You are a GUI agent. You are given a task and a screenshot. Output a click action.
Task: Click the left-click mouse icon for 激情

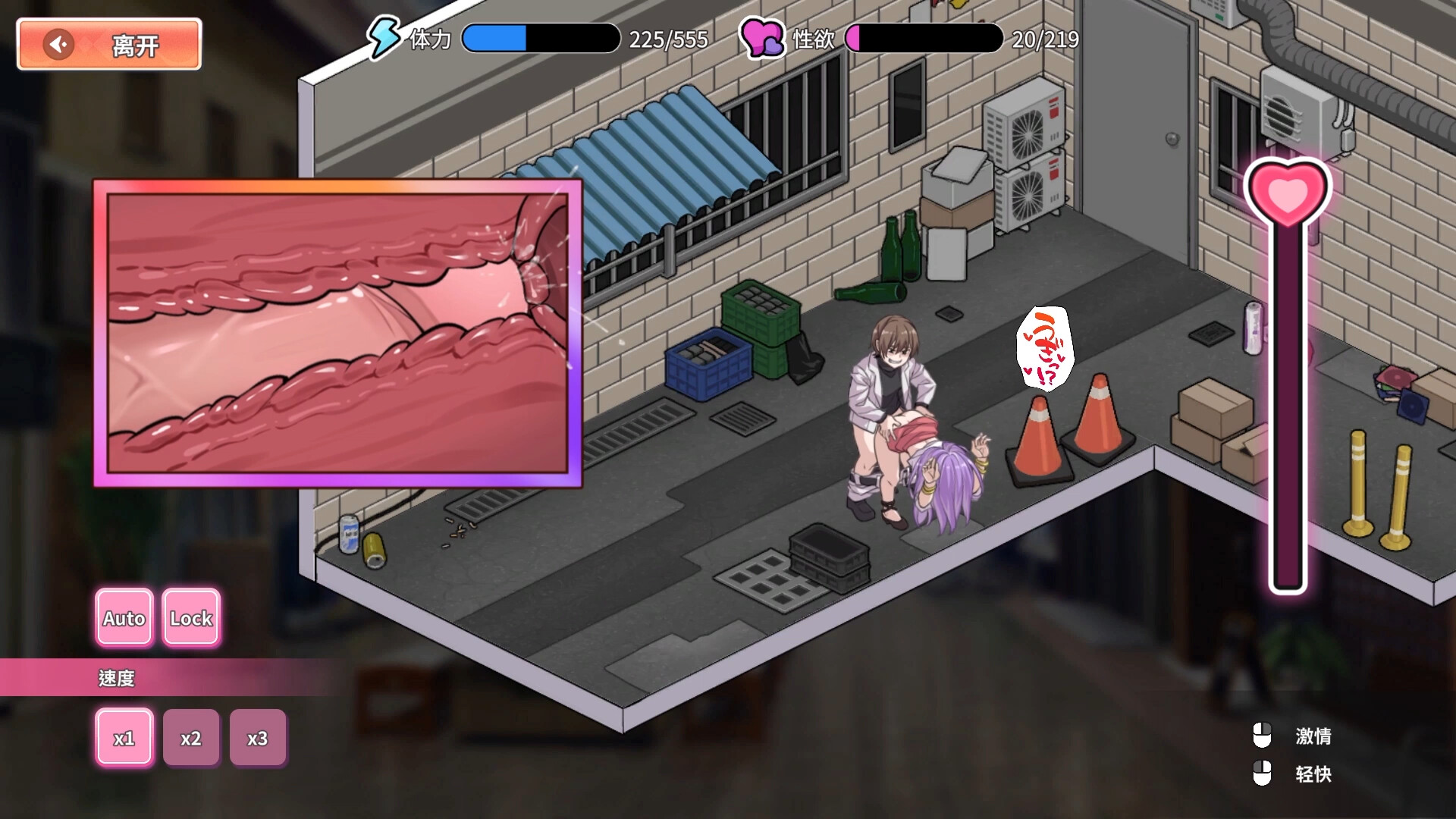pyautogui.click(x=1263, y=735)
